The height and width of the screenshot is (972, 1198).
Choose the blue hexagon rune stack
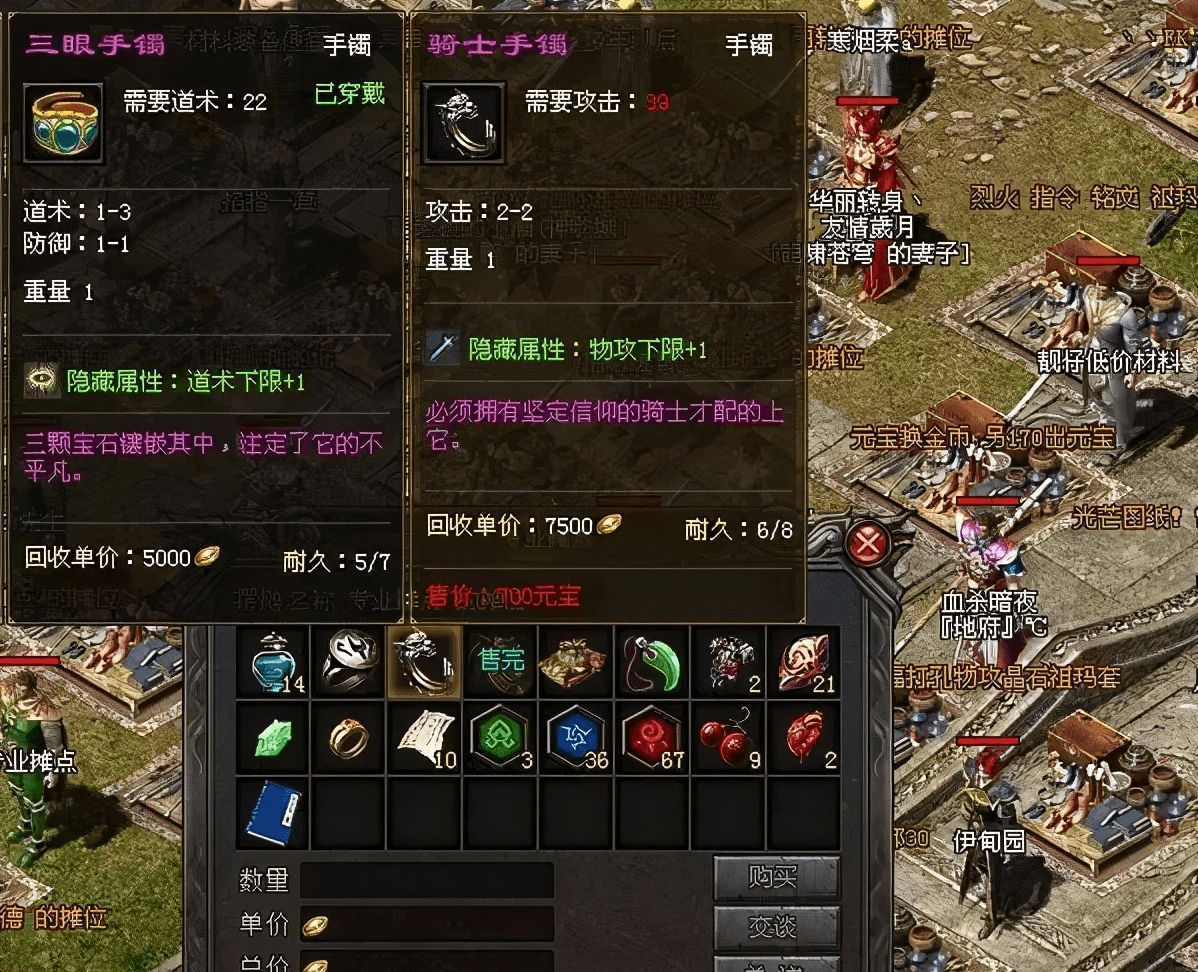[x=576, y=737]
